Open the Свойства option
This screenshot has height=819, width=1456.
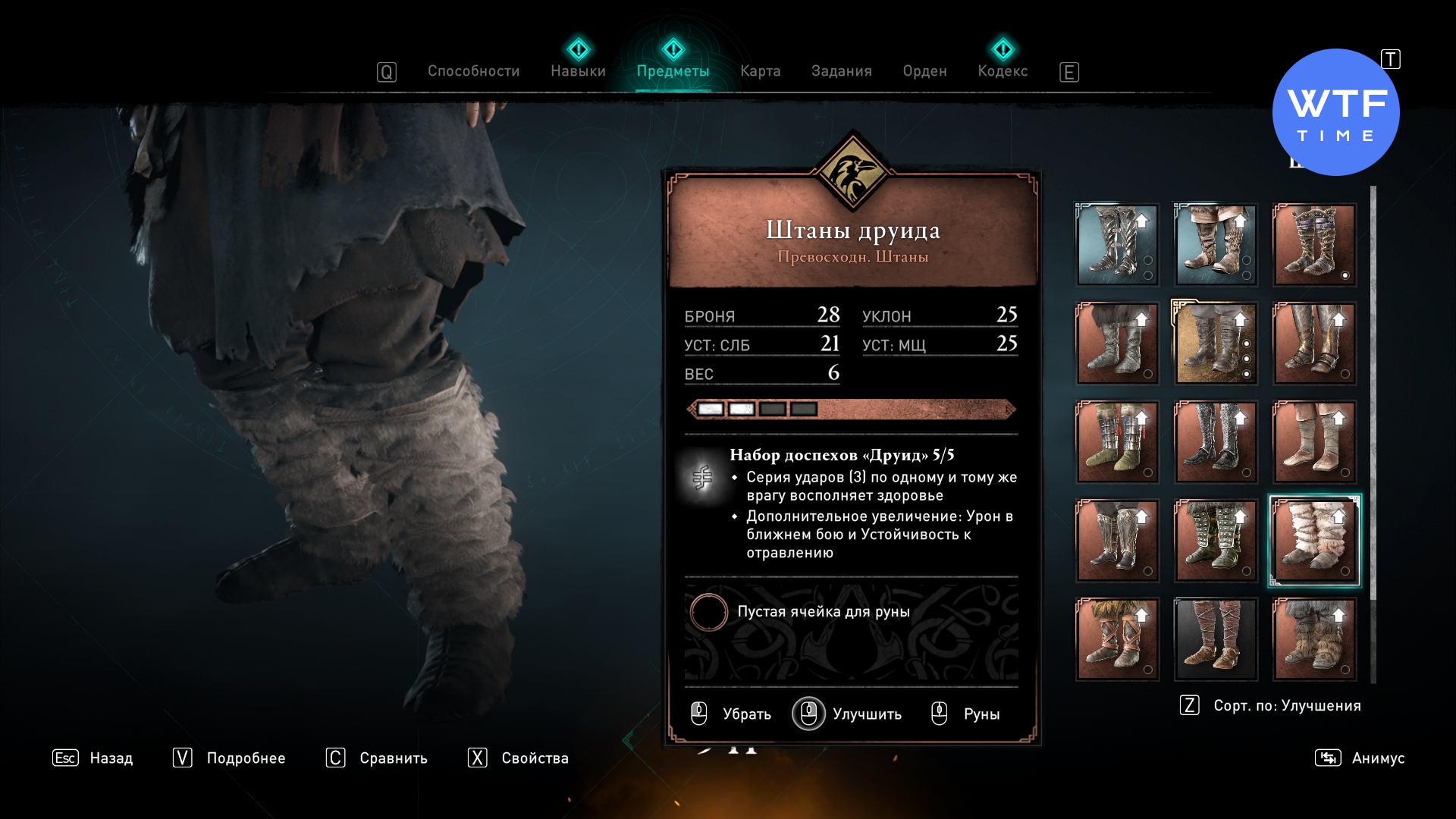519,758
